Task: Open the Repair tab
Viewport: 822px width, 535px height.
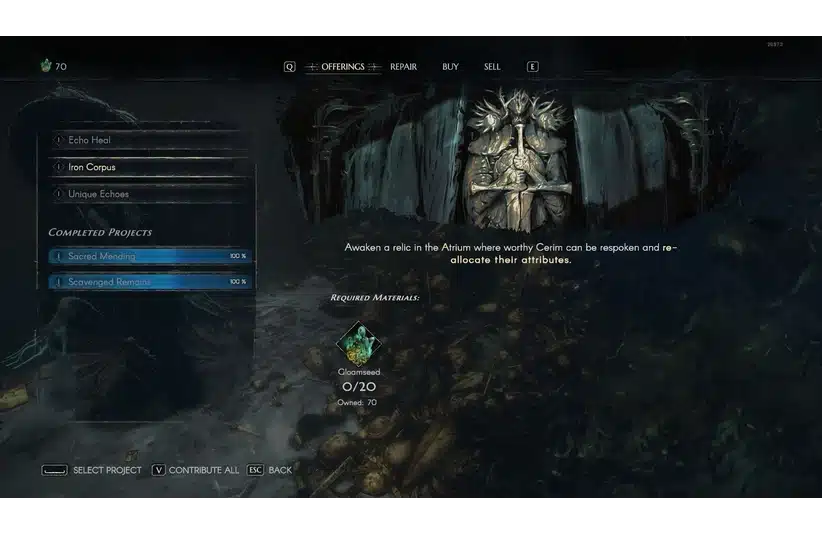Action: (403, 67)
